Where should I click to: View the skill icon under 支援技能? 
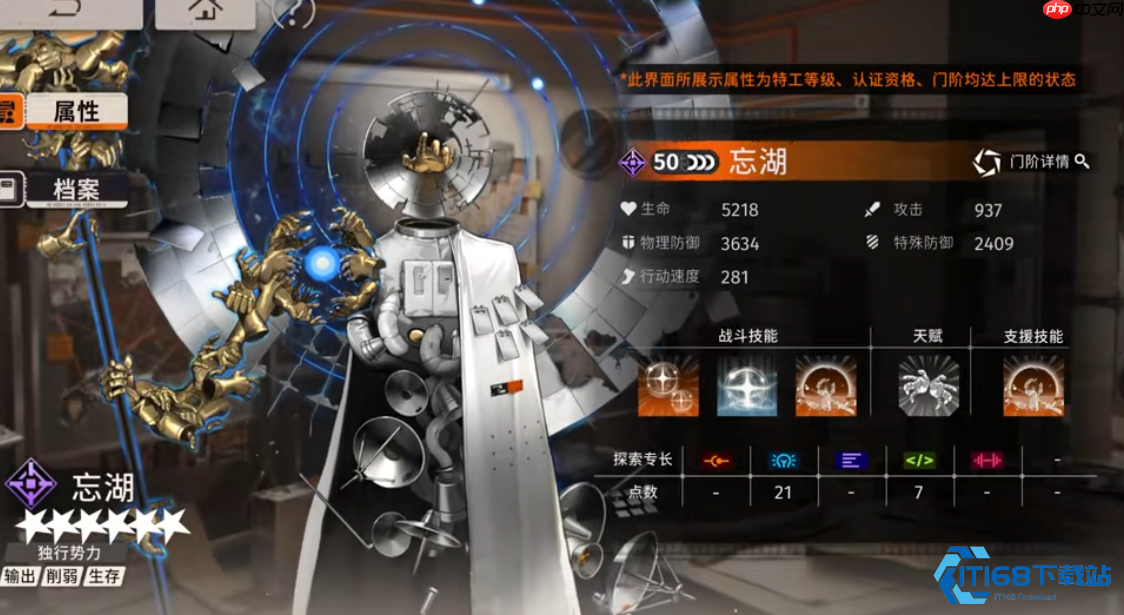coord(1034,386)
